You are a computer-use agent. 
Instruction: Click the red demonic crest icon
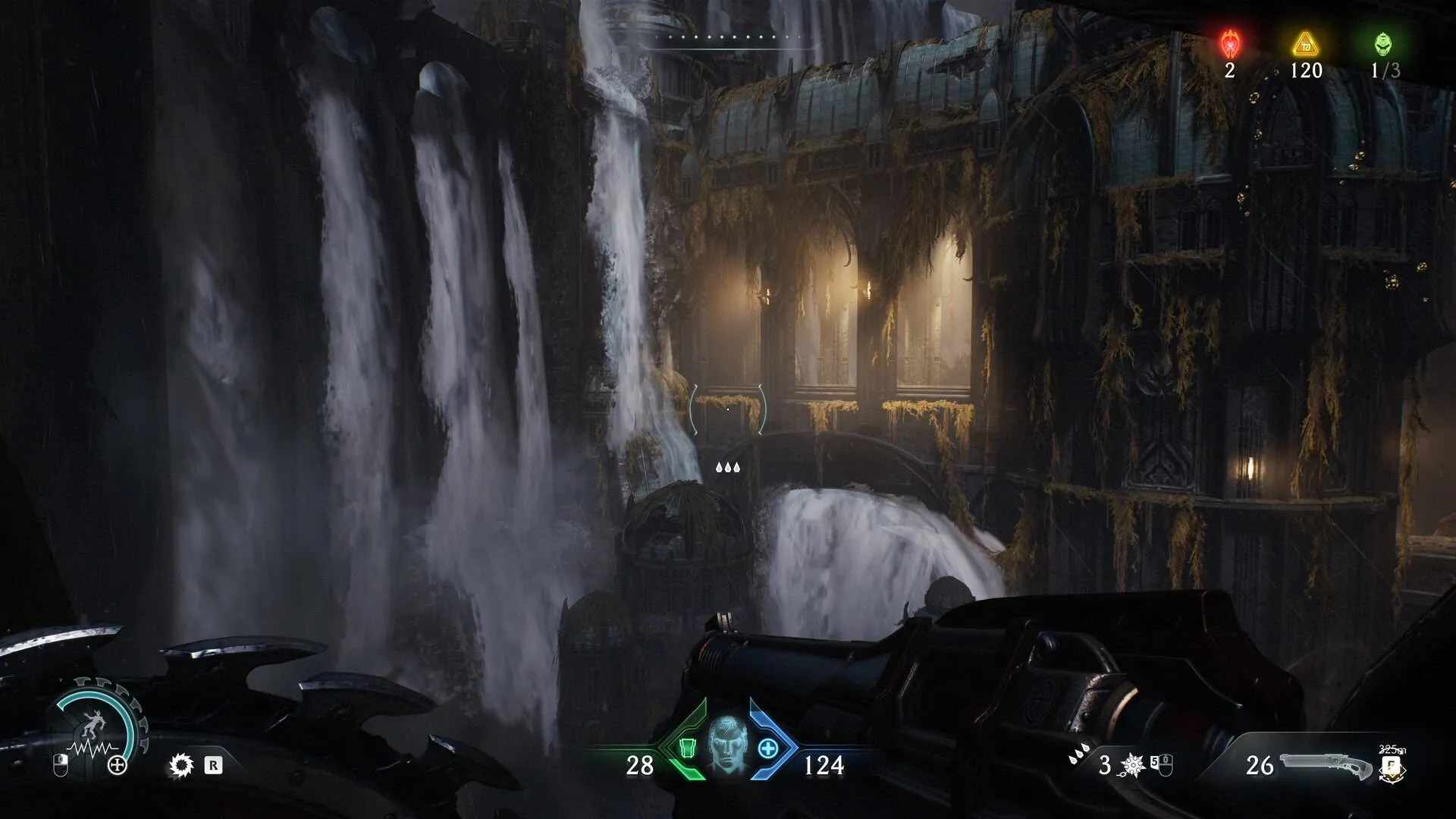(1229, 44)
